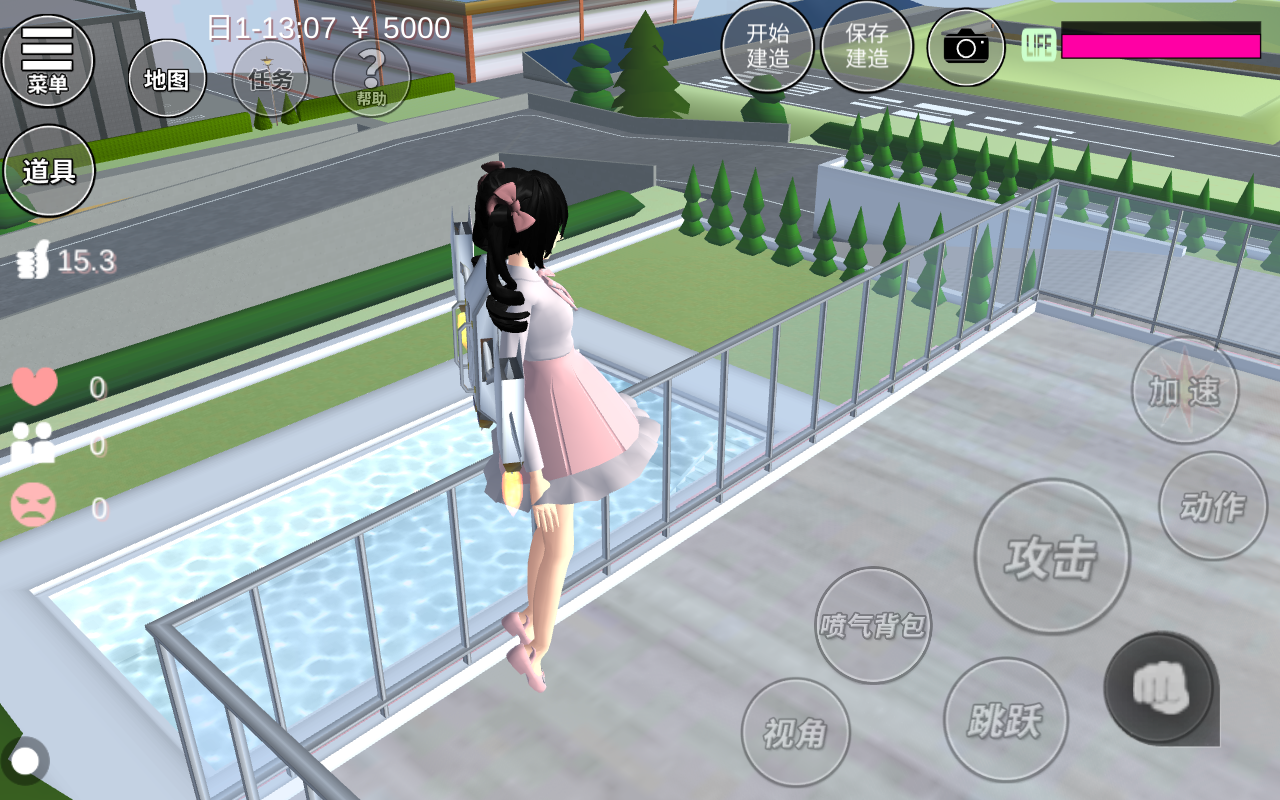Tap the white circle in bottom-left corner
Image resolution: width=1280 pixels, height=800 pixels.
point(25,761)
